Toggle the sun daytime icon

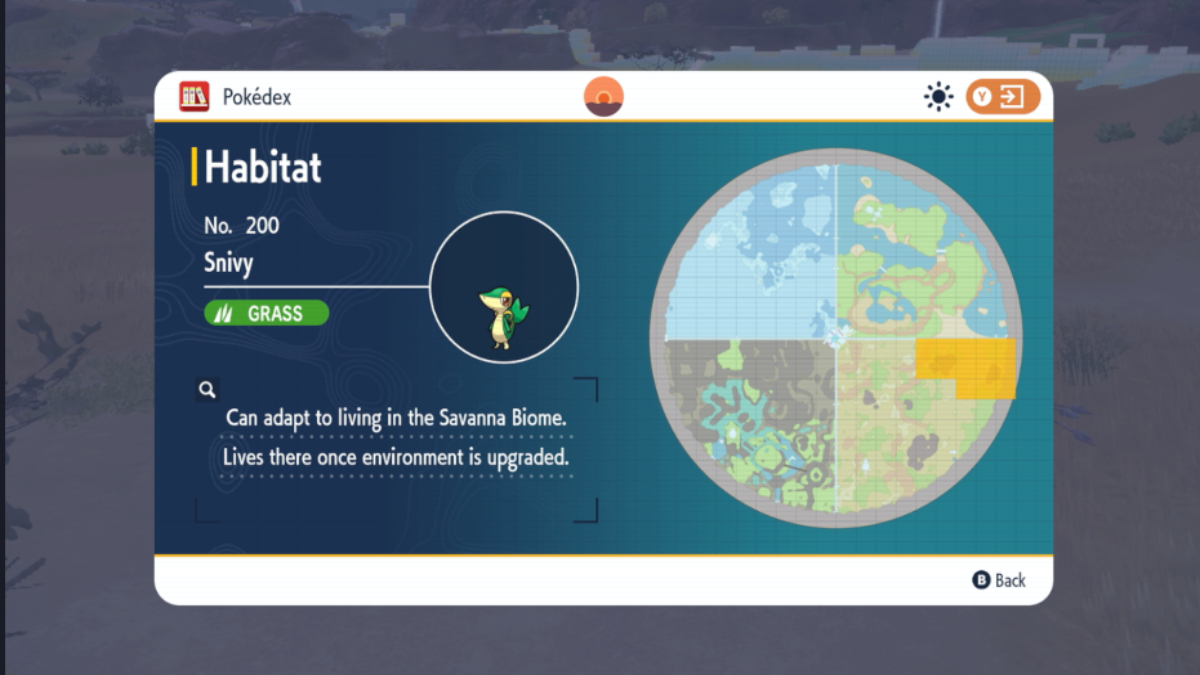click(x=939, y=97)
